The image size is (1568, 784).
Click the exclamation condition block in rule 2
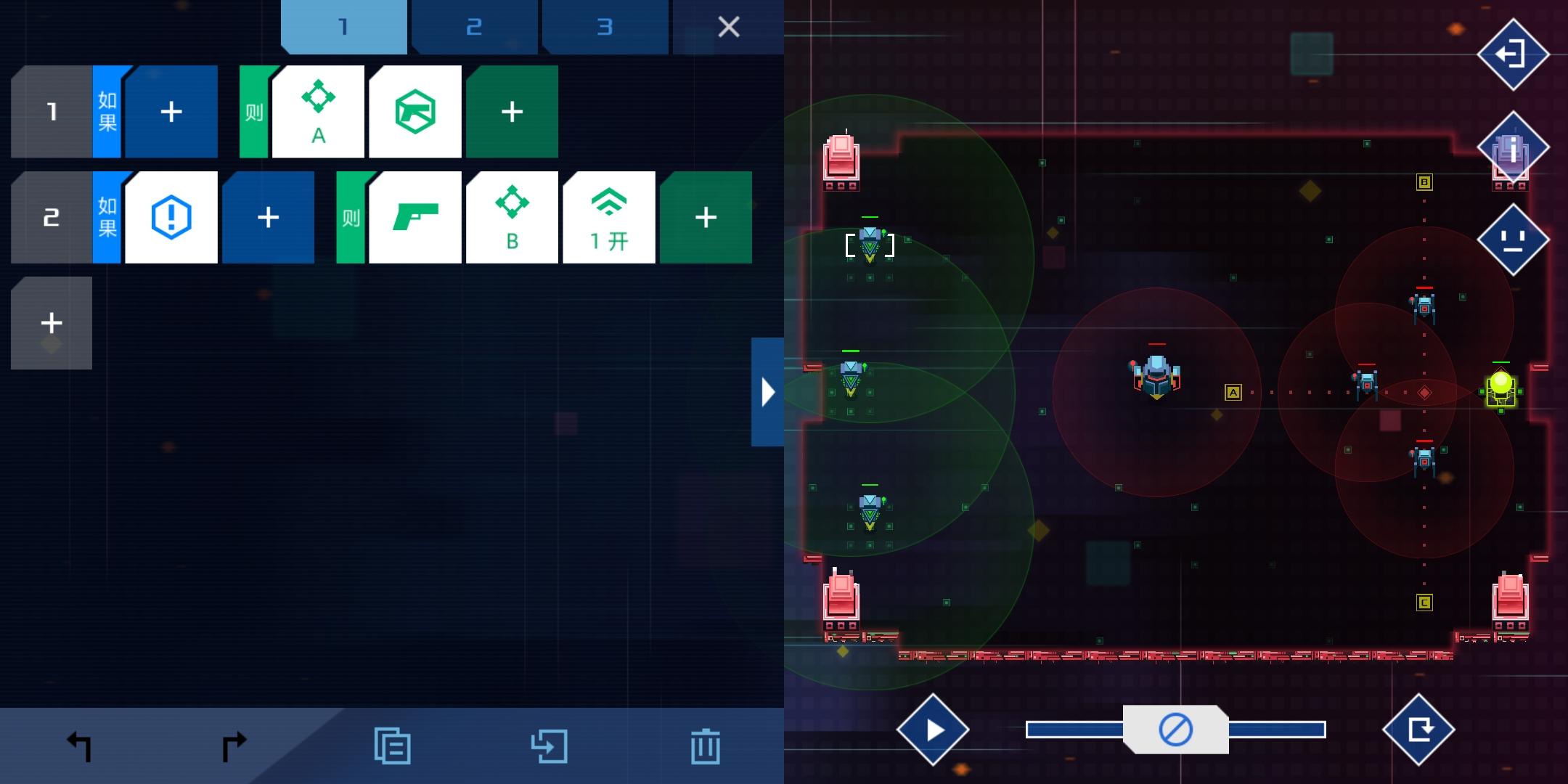tap(171, 217)
